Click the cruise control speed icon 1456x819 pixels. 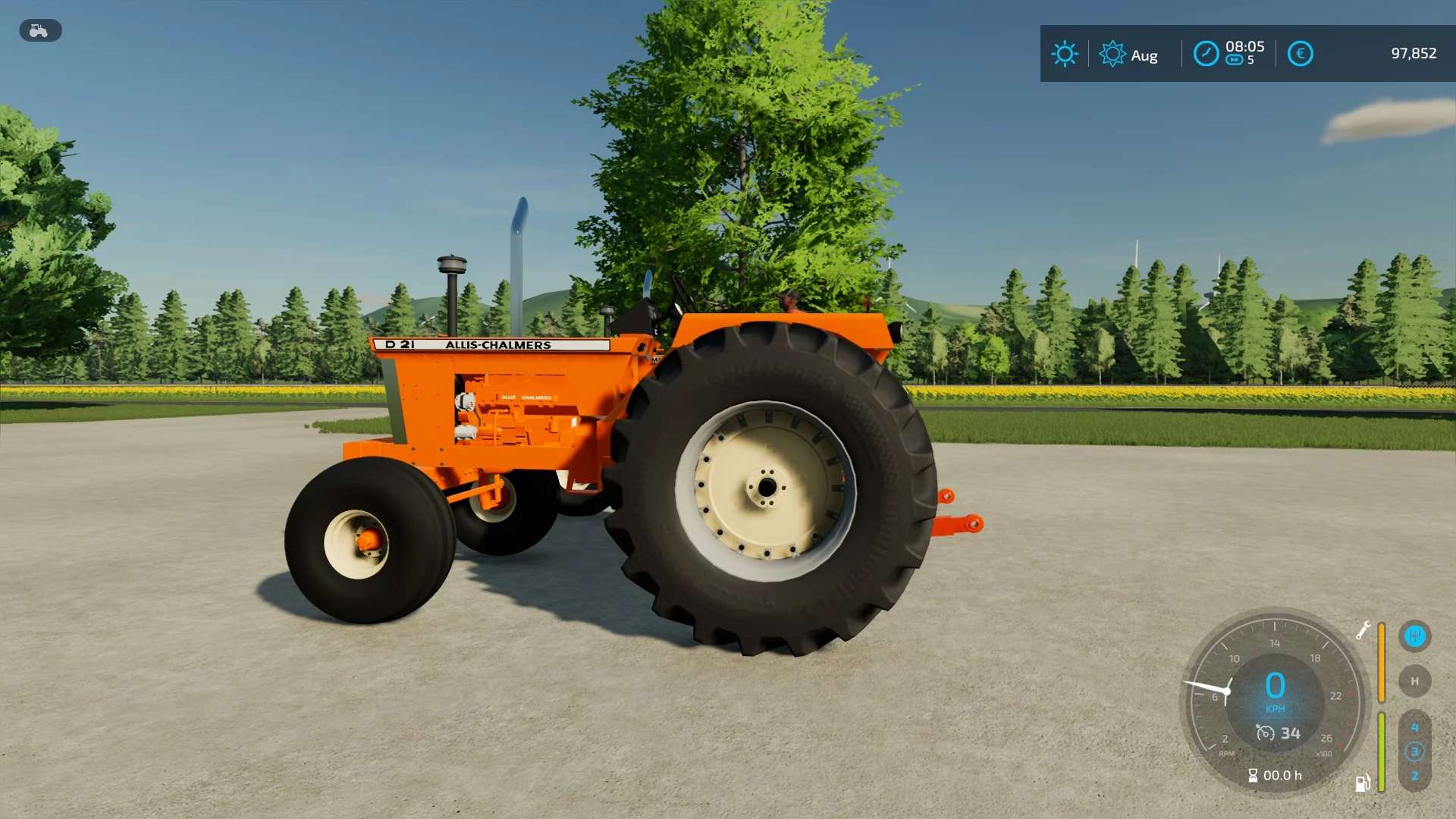click(1265, 733)
